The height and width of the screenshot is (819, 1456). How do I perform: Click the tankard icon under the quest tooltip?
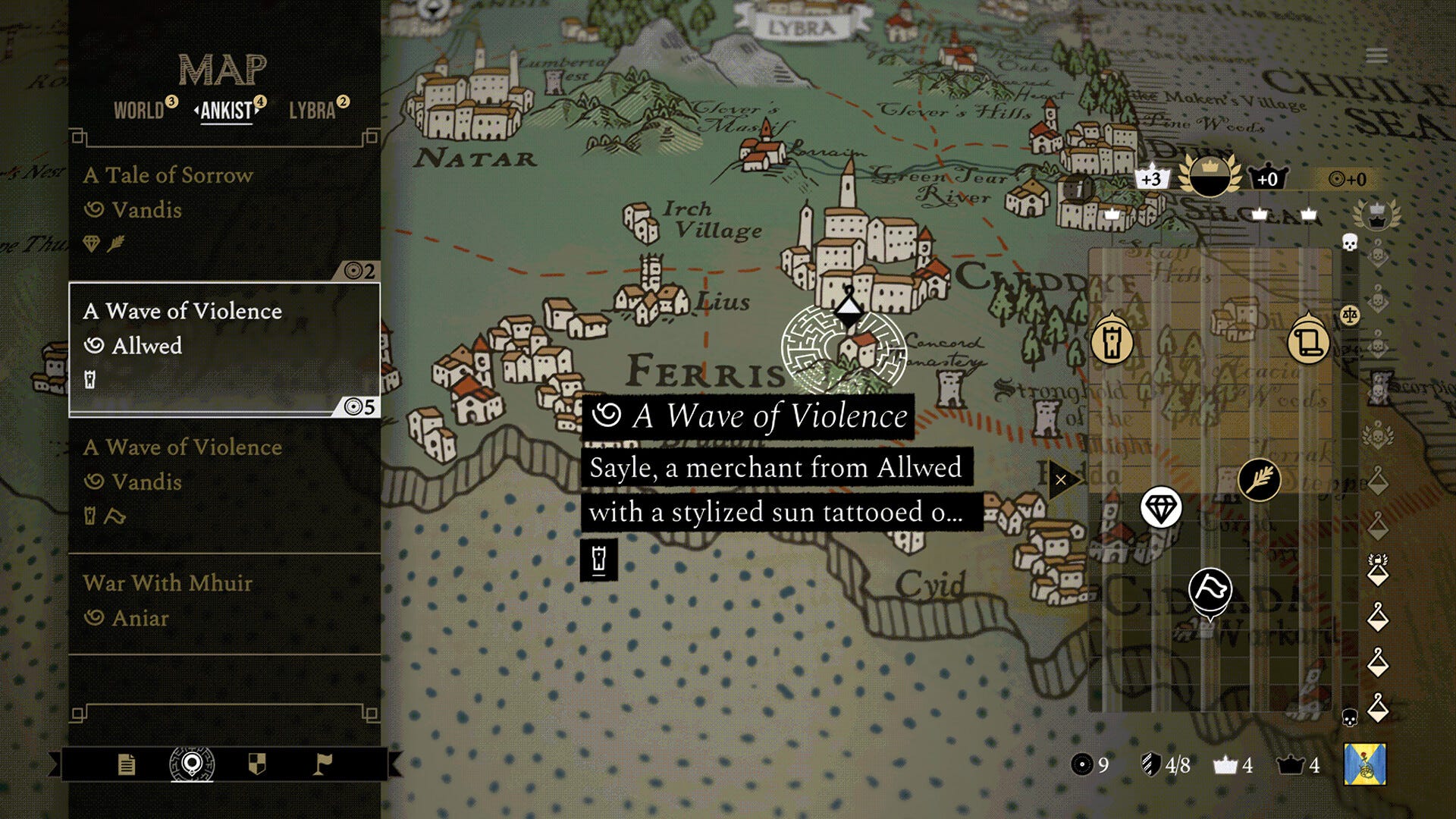[598, 560]
